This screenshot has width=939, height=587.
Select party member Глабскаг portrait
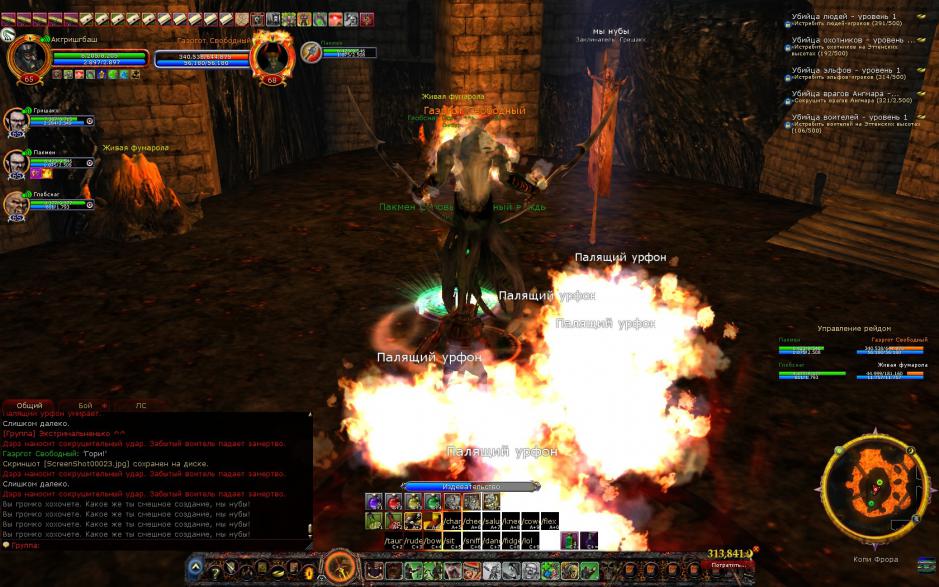click(x=17, y=204)
